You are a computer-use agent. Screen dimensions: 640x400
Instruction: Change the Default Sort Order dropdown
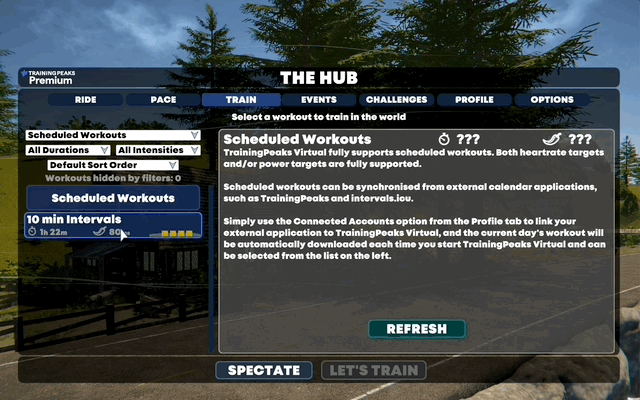click(x=113, y=165)
